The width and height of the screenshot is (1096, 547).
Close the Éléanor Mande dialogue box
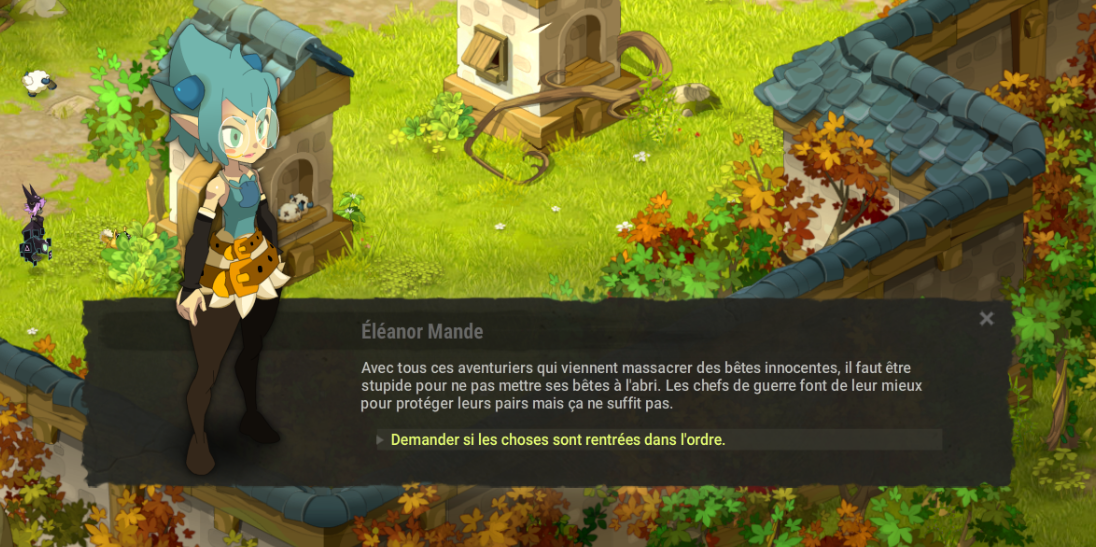point(986,319)
